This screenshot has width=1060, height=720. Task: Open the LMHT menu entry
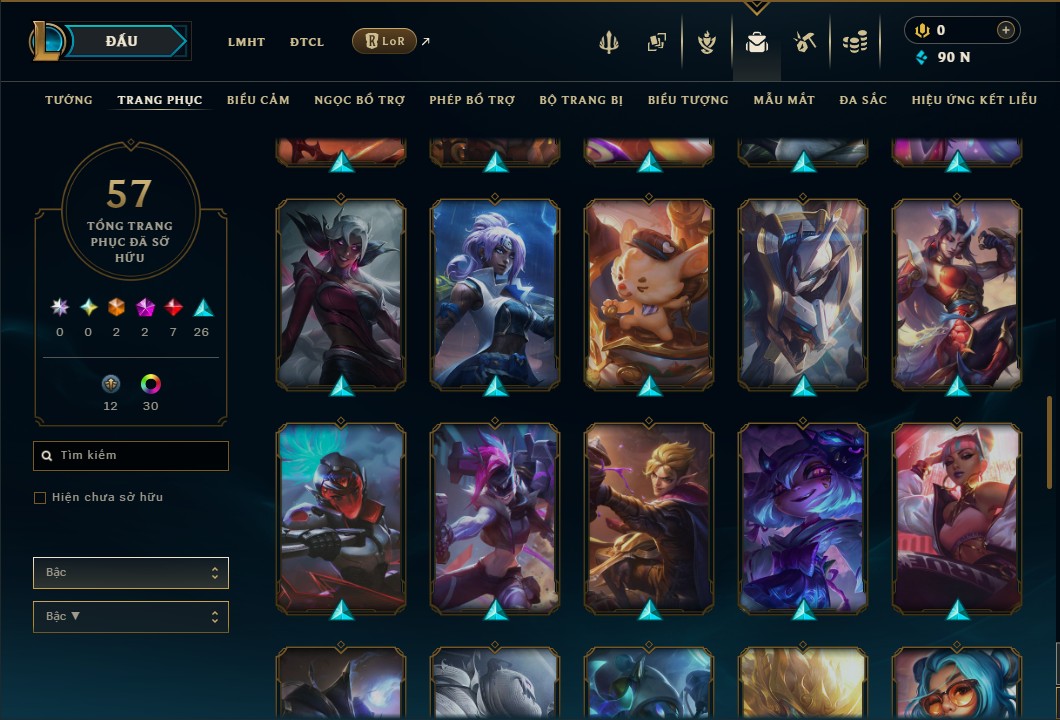click(x=246, y=42)
